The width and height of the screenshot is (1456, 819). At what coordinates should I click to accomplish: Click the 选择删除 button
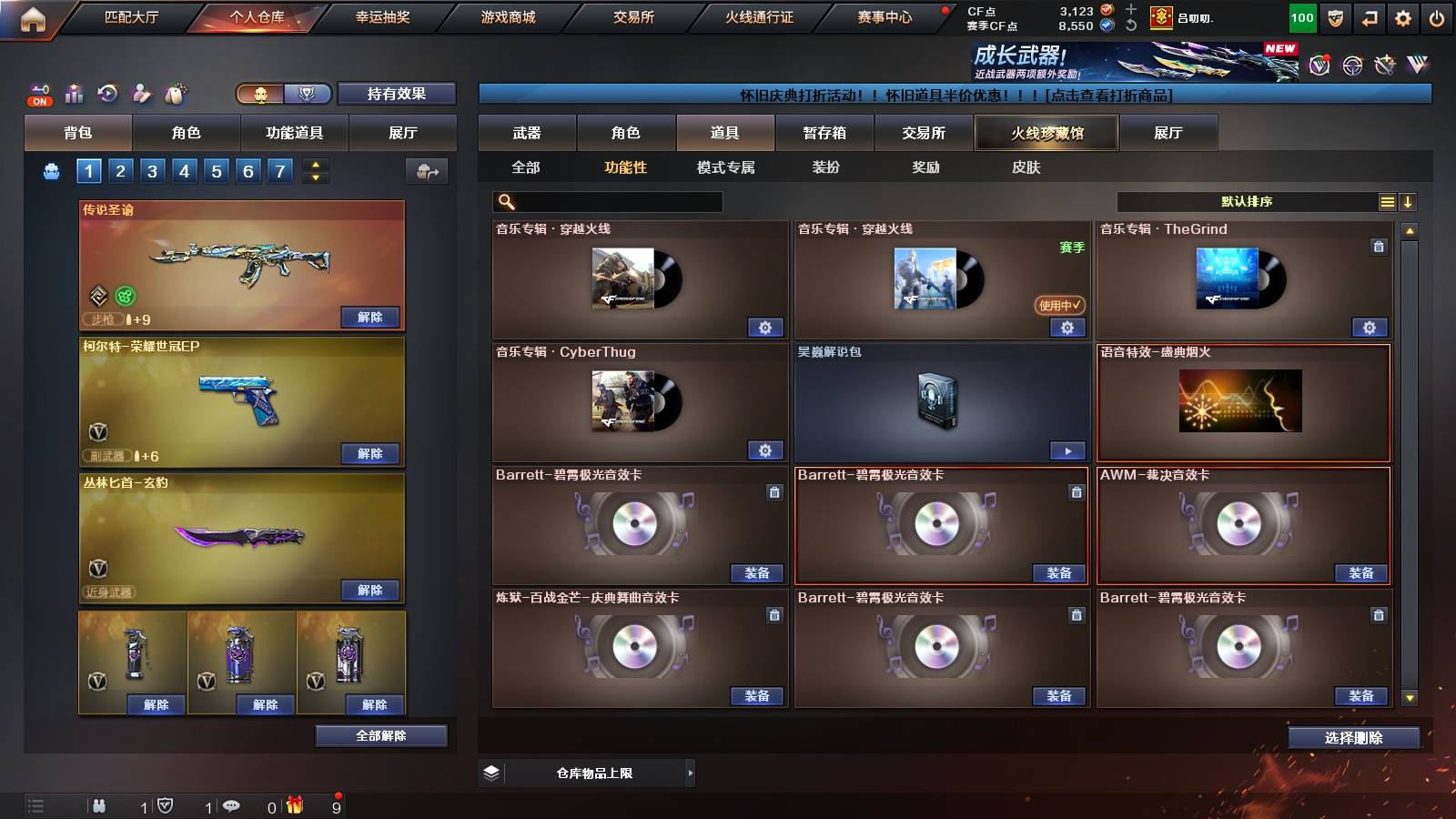1353,737
